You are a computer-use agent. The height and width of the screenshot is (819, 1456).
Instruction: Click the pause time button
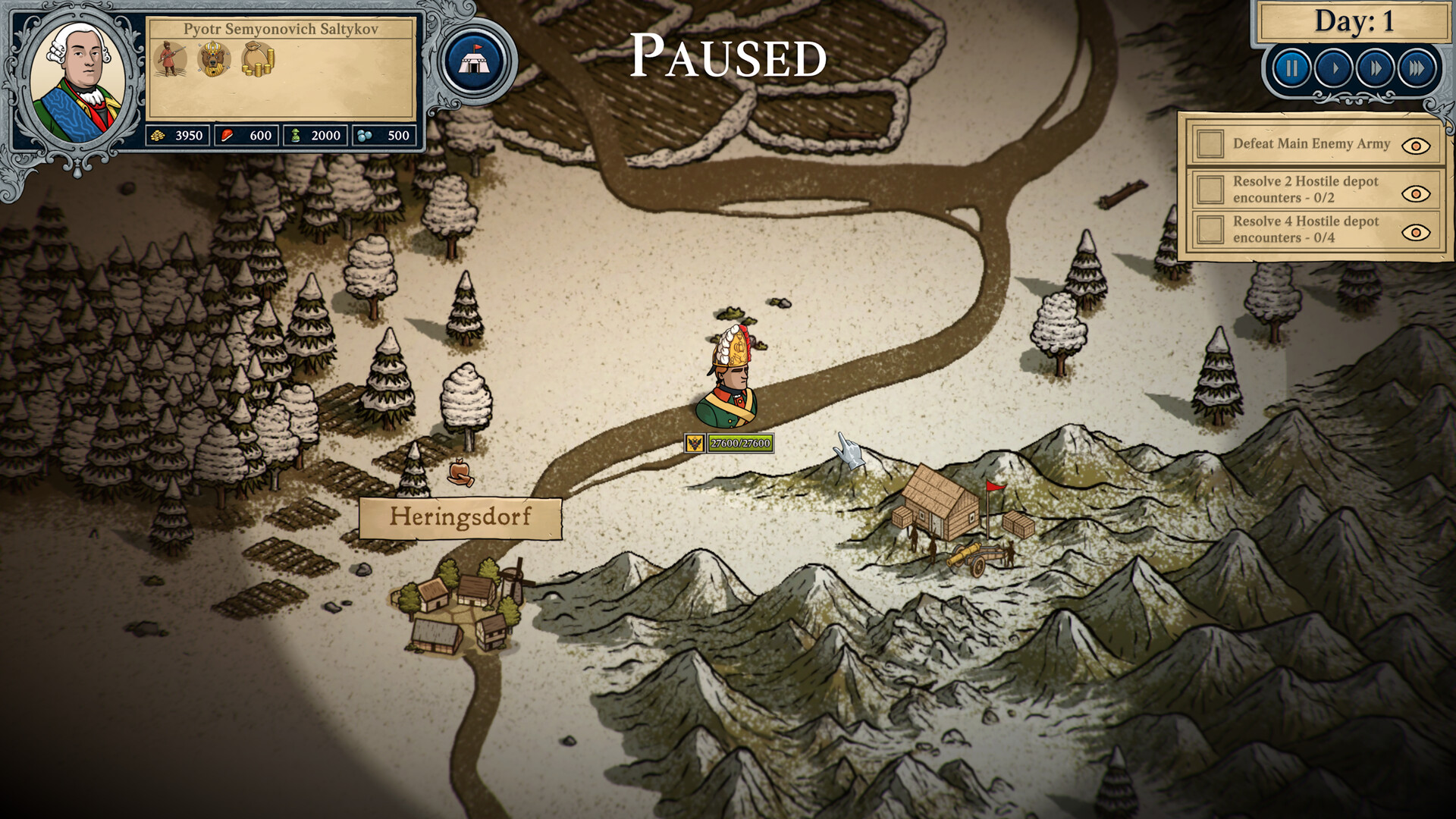[1291, 69]
